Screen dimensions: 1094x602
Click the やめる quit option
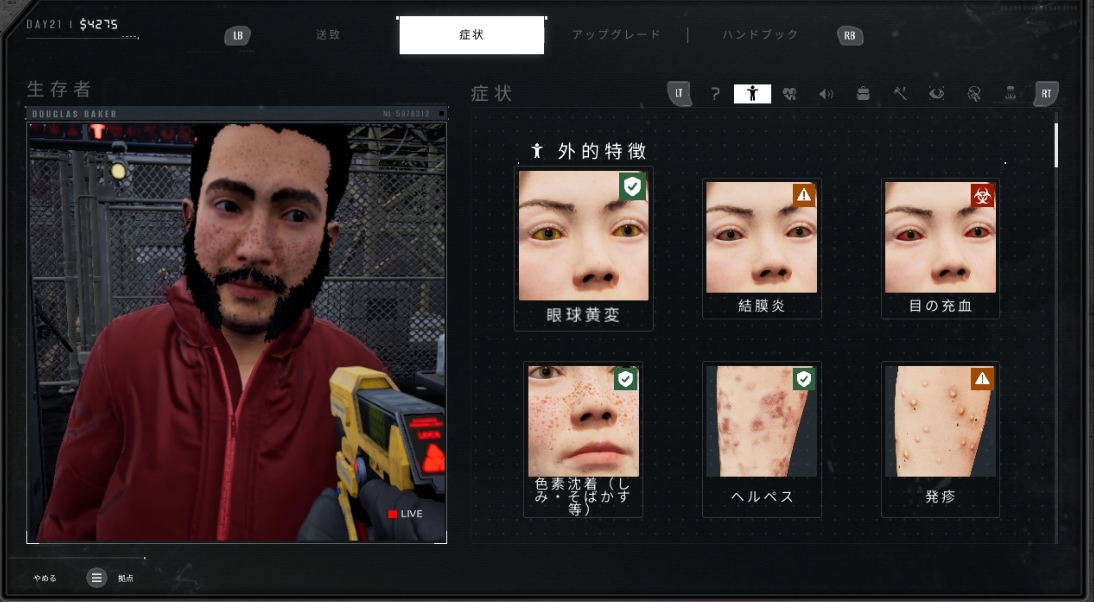click(45, 578)
